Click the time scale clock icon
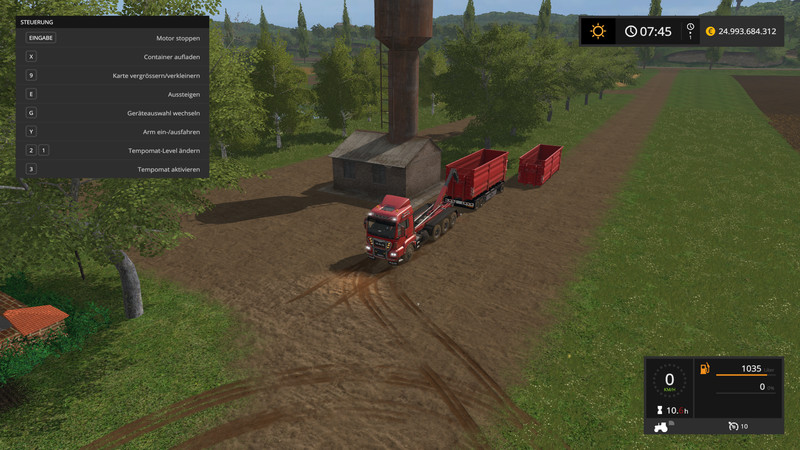 631,31
